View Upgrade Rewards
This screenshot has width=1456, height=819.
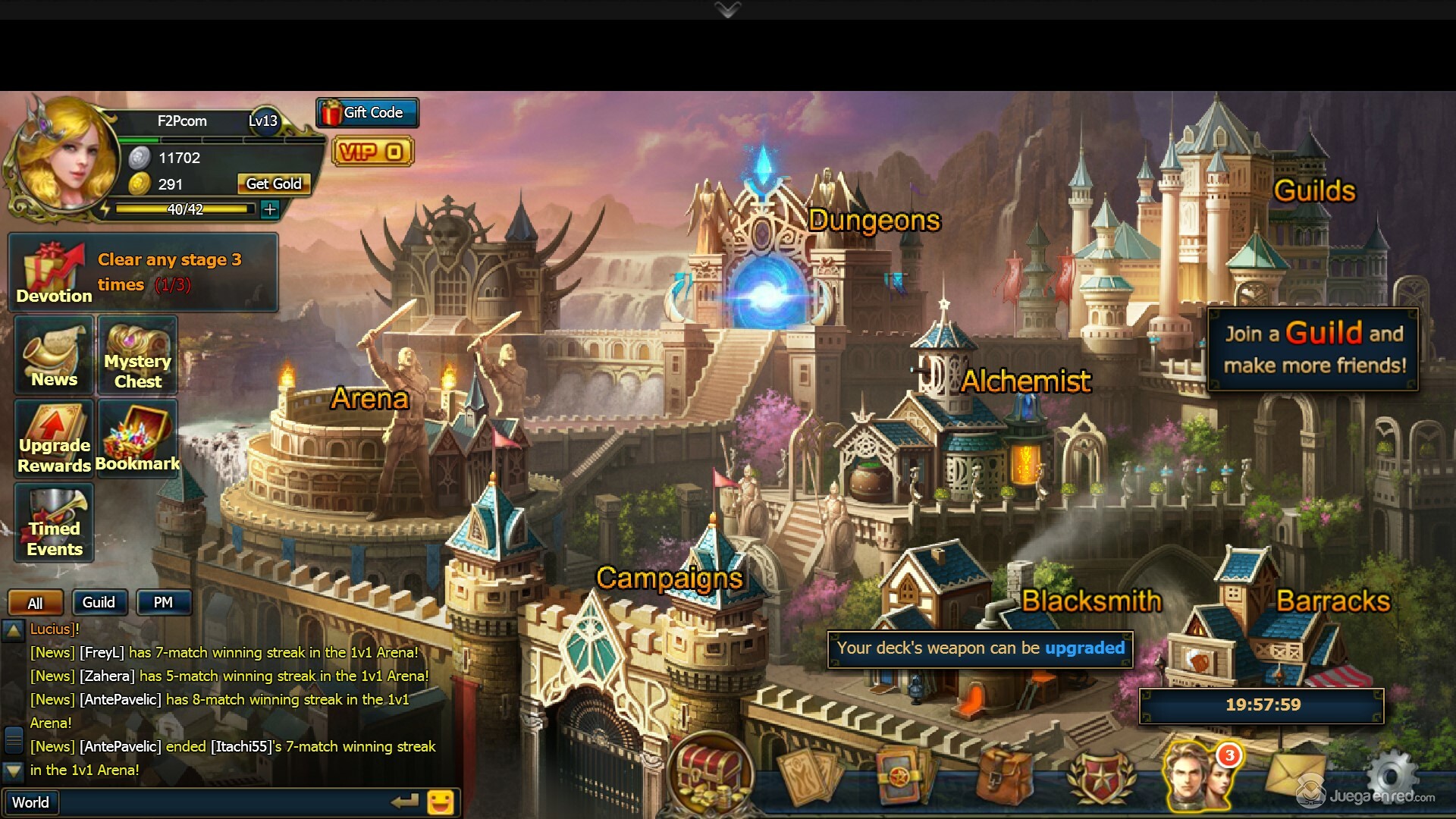tap(54, 439)
